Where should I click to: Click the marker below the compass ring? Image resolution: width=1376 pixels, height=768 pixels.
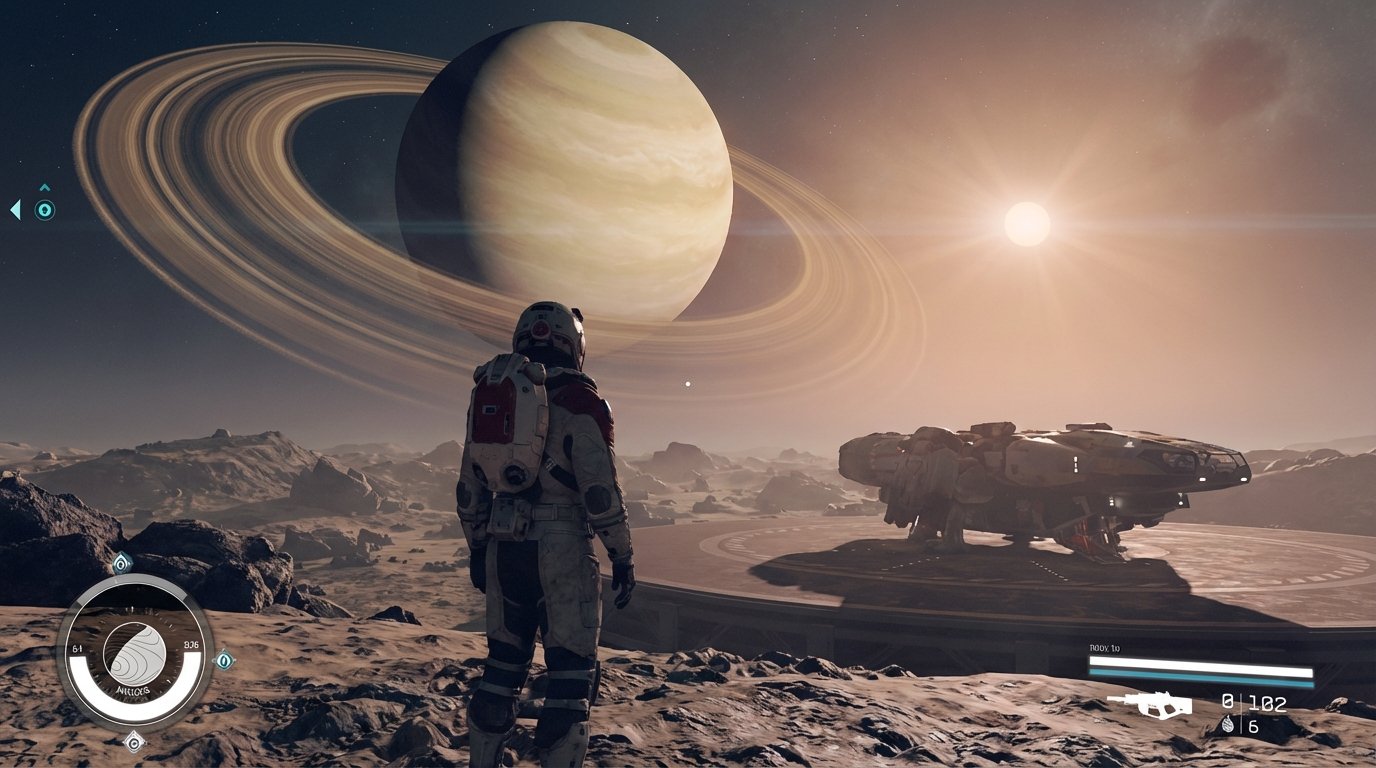[133, 744]
